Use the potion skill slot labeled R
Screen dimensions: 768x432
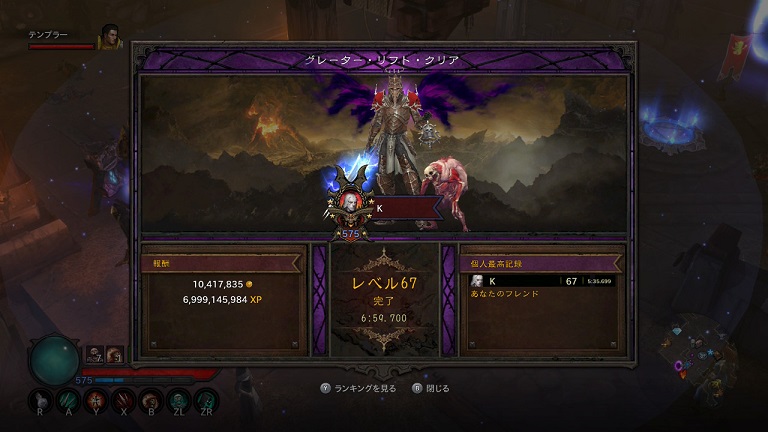click(x=39, y=400)
